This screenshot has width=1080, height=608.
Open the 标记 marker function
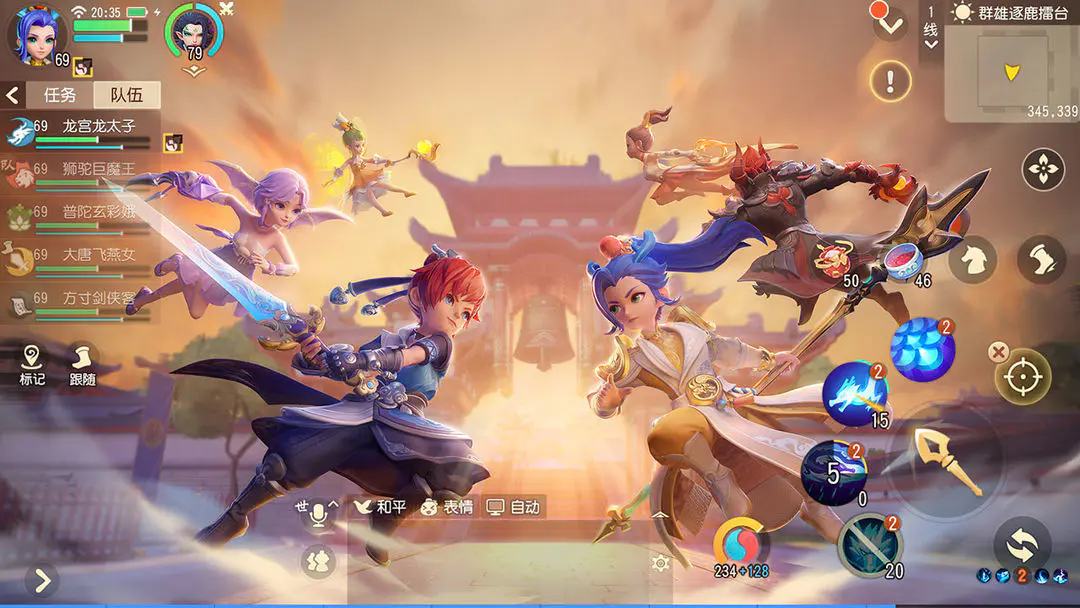click(32, 365)
